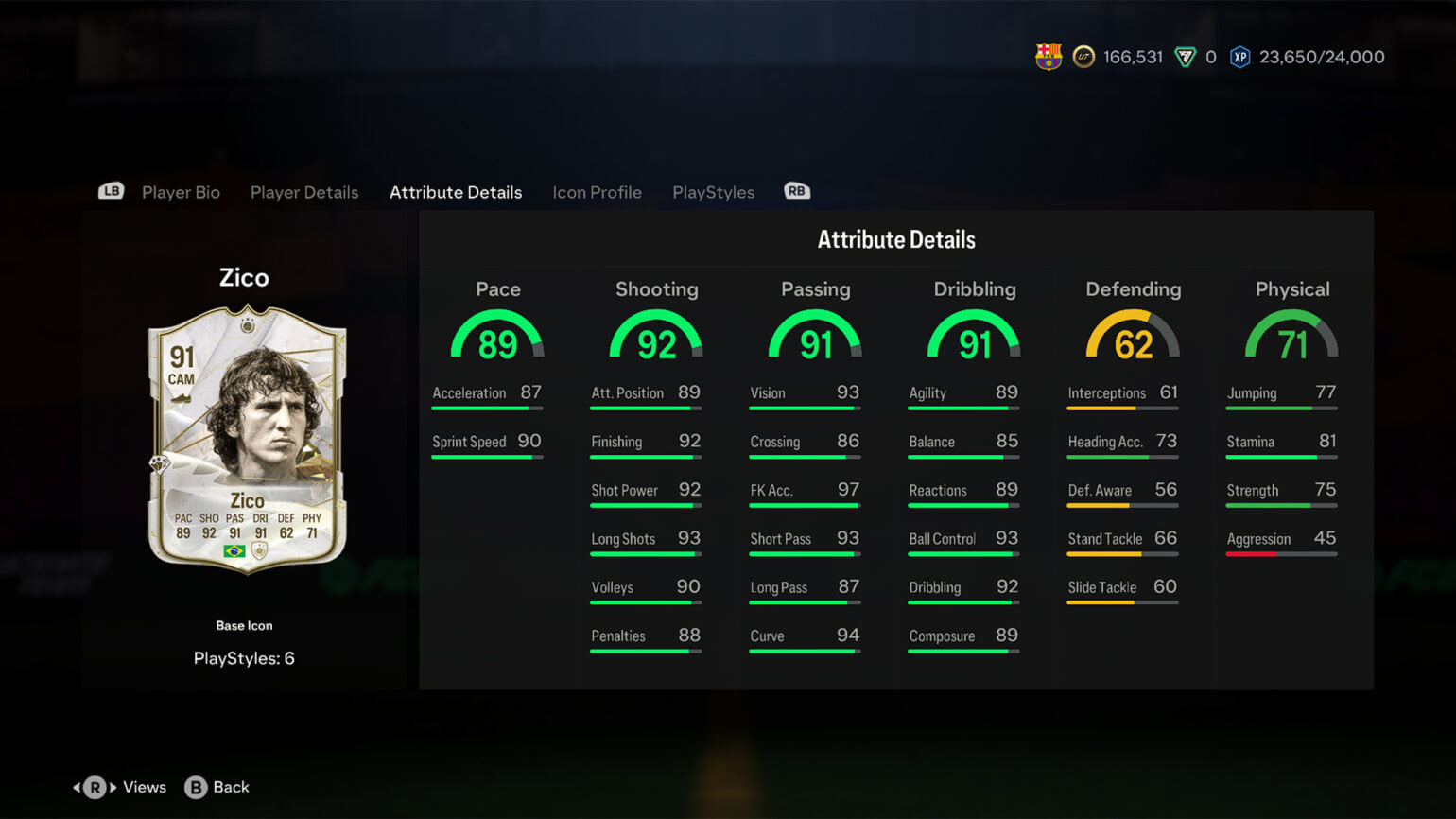Click the Back button

tap(232, 786)
